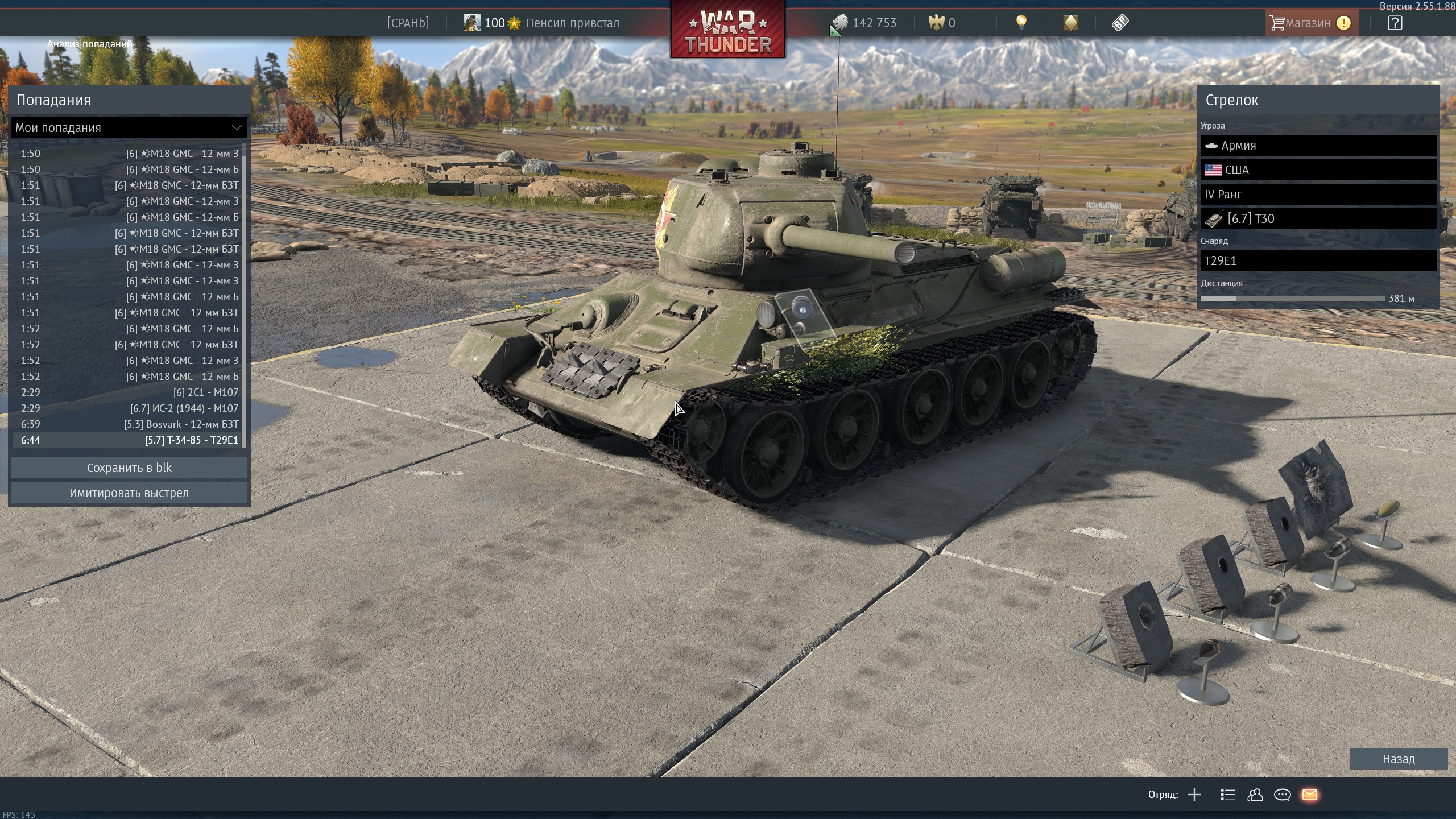Viewport: 1456px width, 819px height.
Task: Simulate shot with 'Имитировать выстрел'
Action: pos(129,493)
